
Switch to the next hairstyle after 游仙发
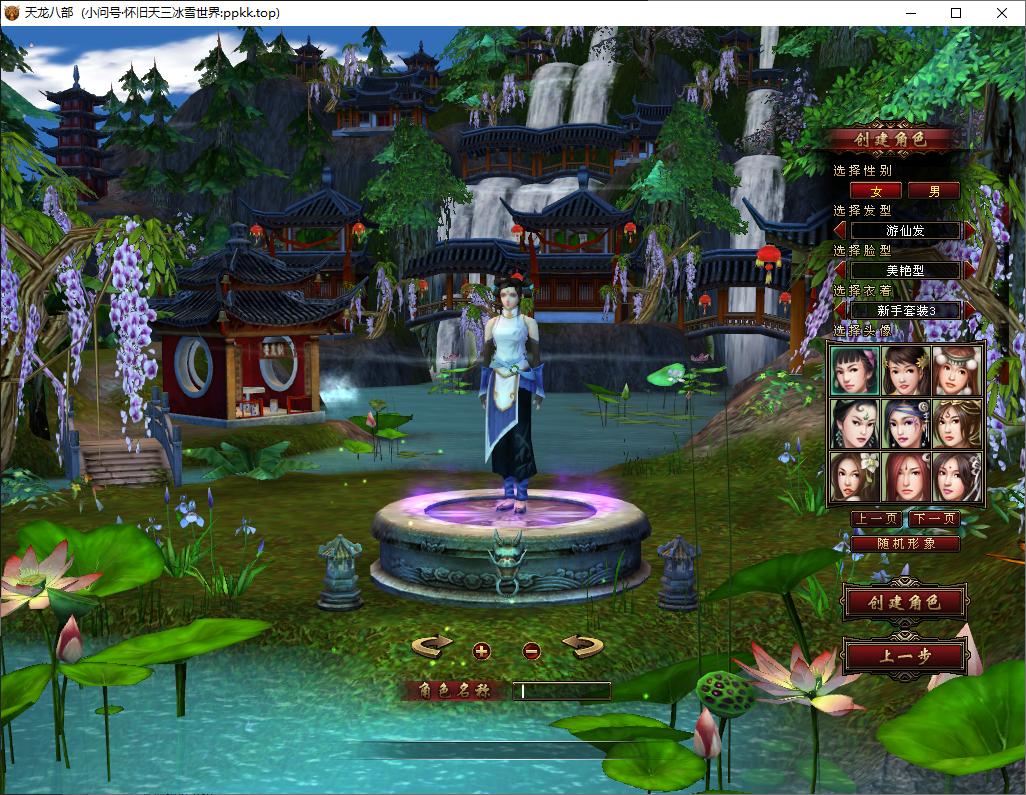[970, 231]
